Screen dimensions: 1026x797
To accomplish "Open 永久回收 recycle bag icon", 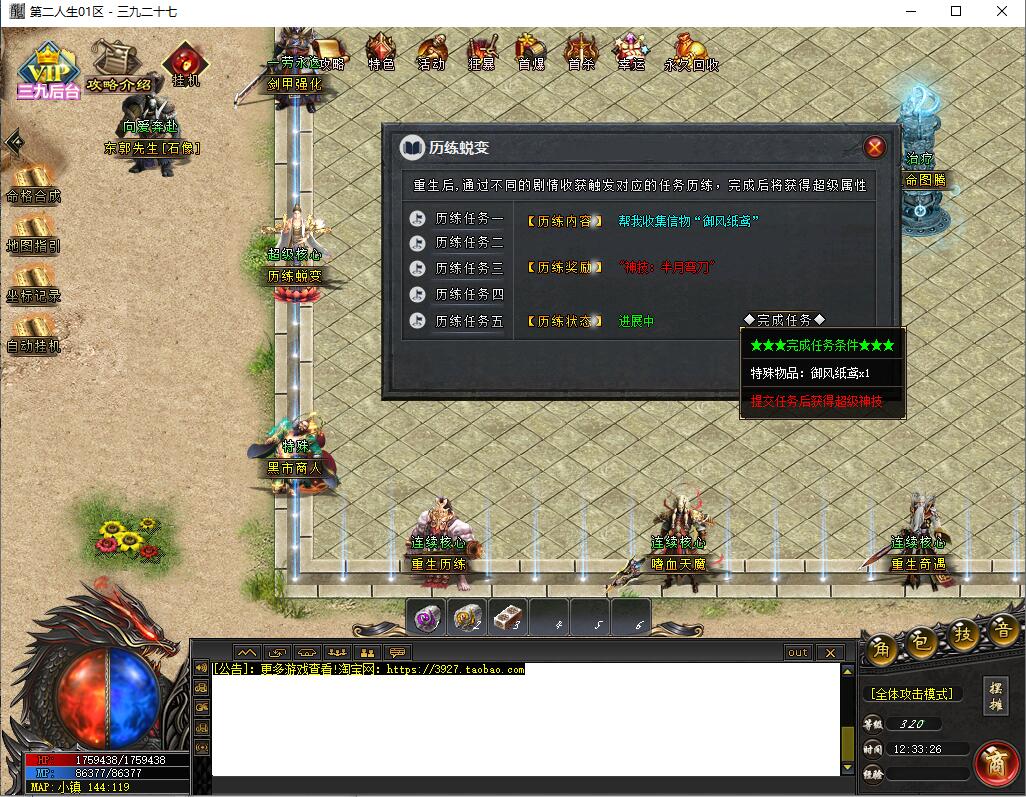I will click(x=691, y=52).
